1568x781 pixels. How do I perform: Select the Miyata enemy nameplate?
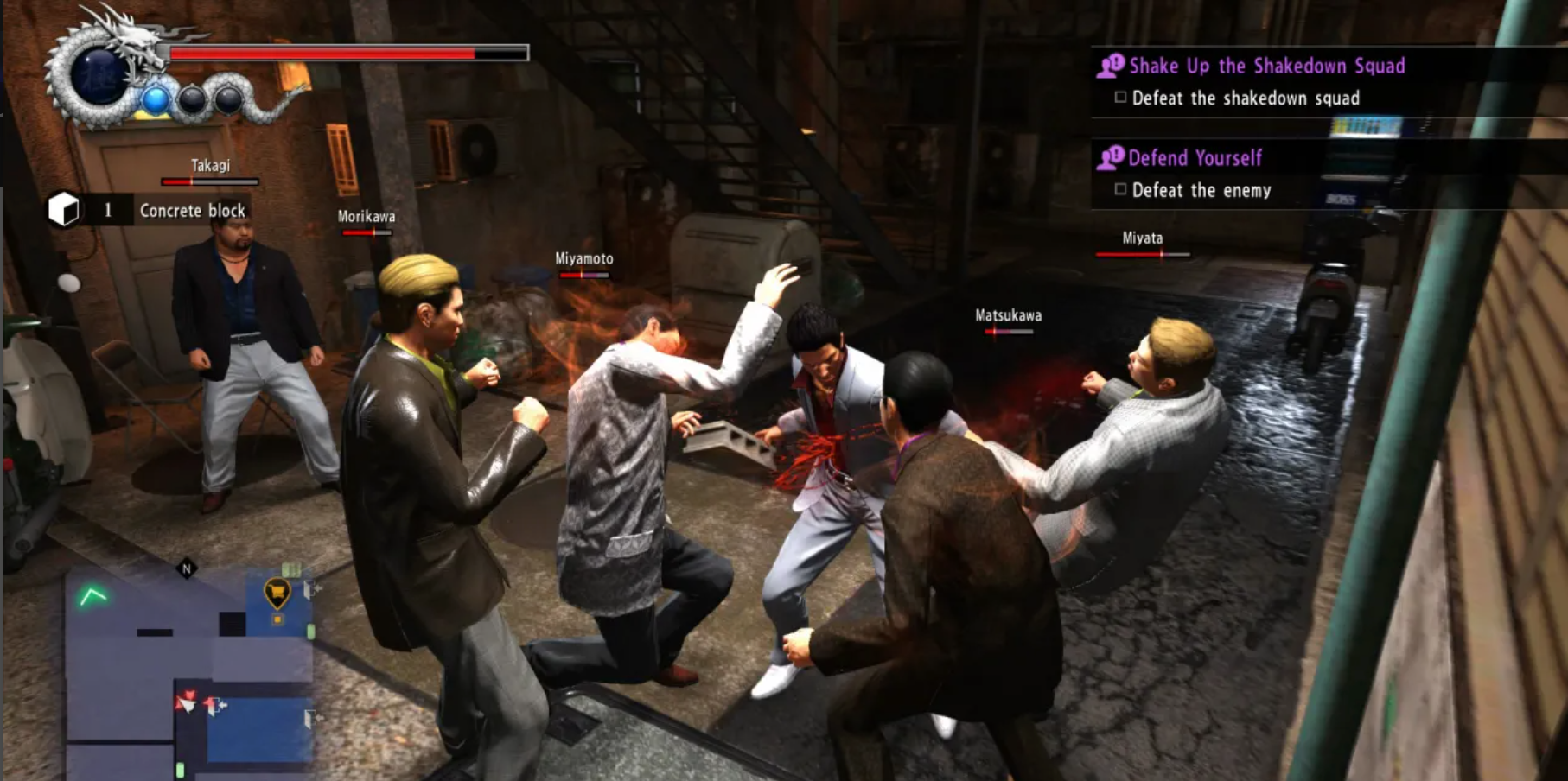point(1141,237)
